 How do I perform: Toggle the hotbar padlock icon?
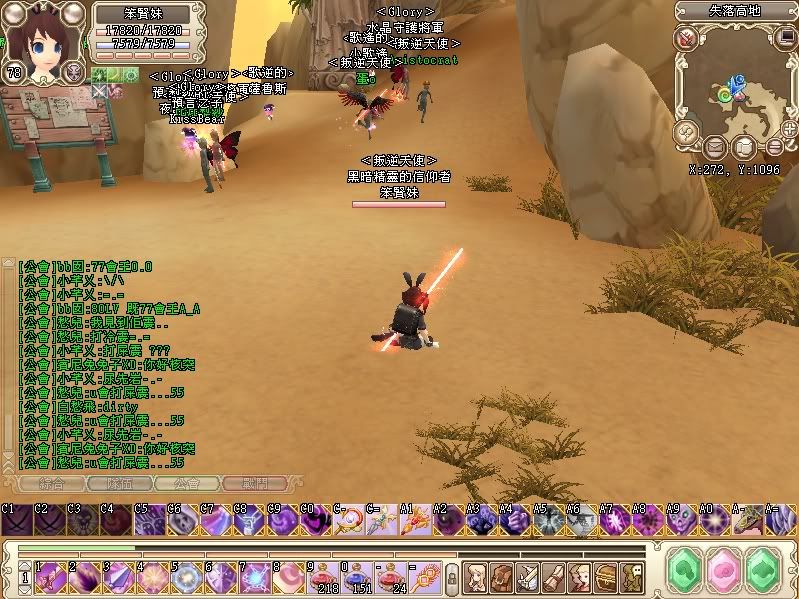tap(451, 577)
